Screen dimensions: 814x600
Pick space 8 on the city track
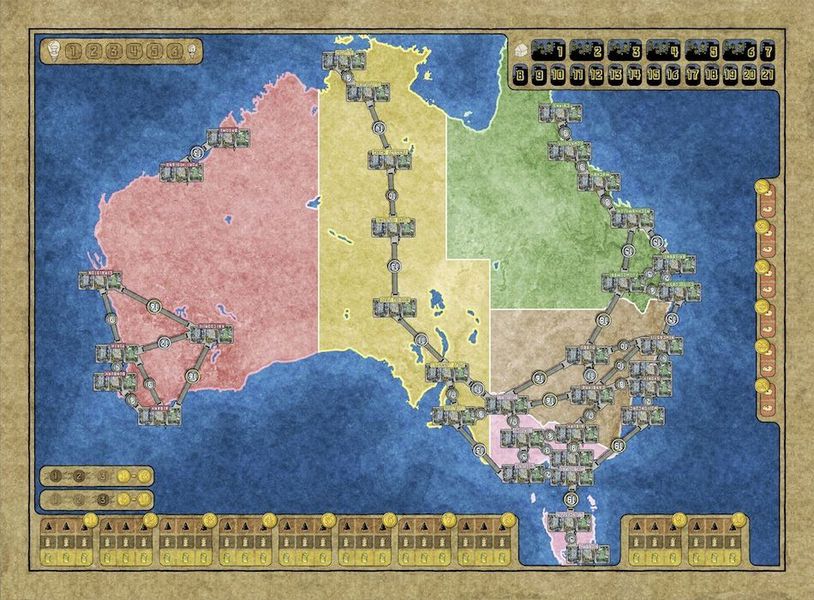[520, 75]
